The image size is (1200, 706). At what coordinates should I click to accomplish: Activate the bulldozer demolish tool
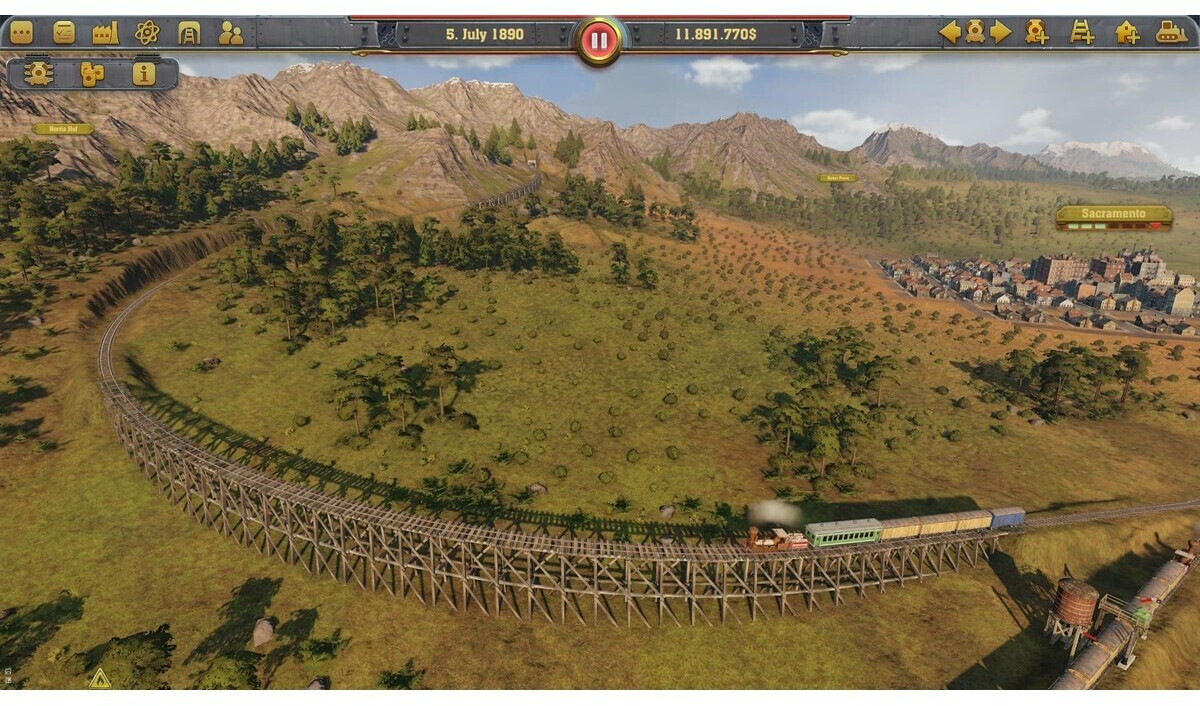point(1171,32)
